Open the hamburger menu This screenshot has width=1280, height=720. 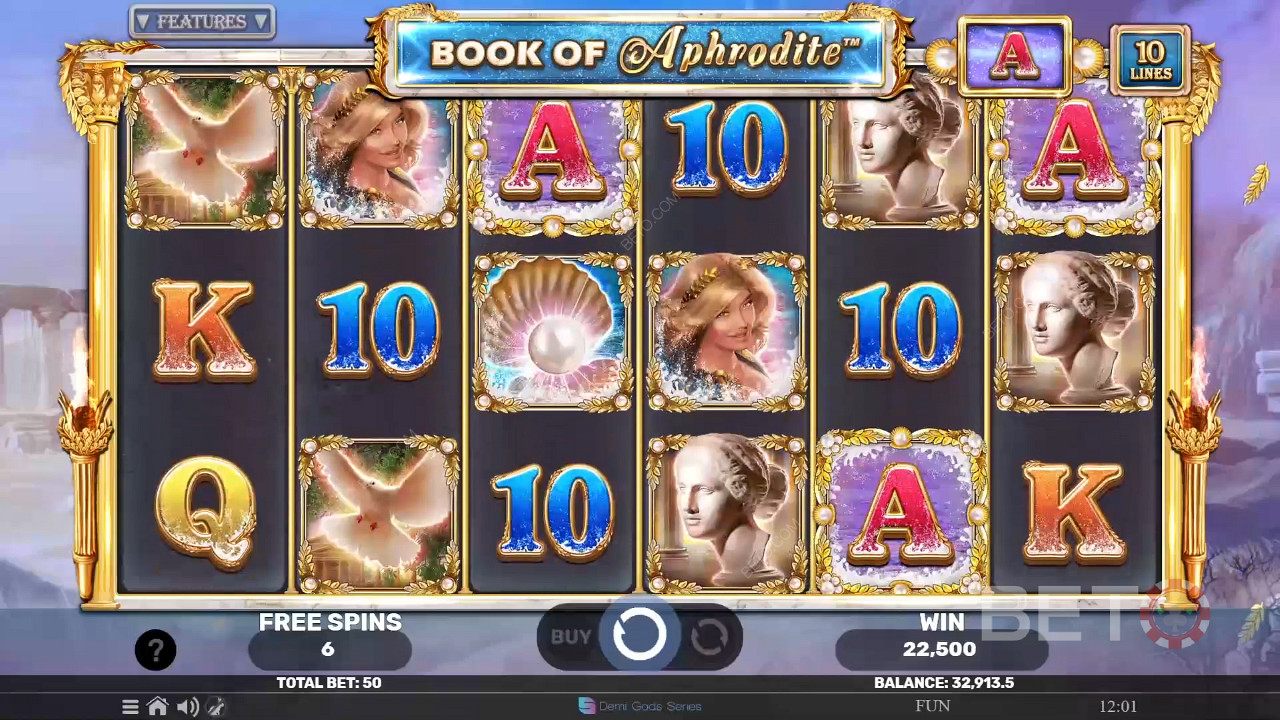click(130, 707)
